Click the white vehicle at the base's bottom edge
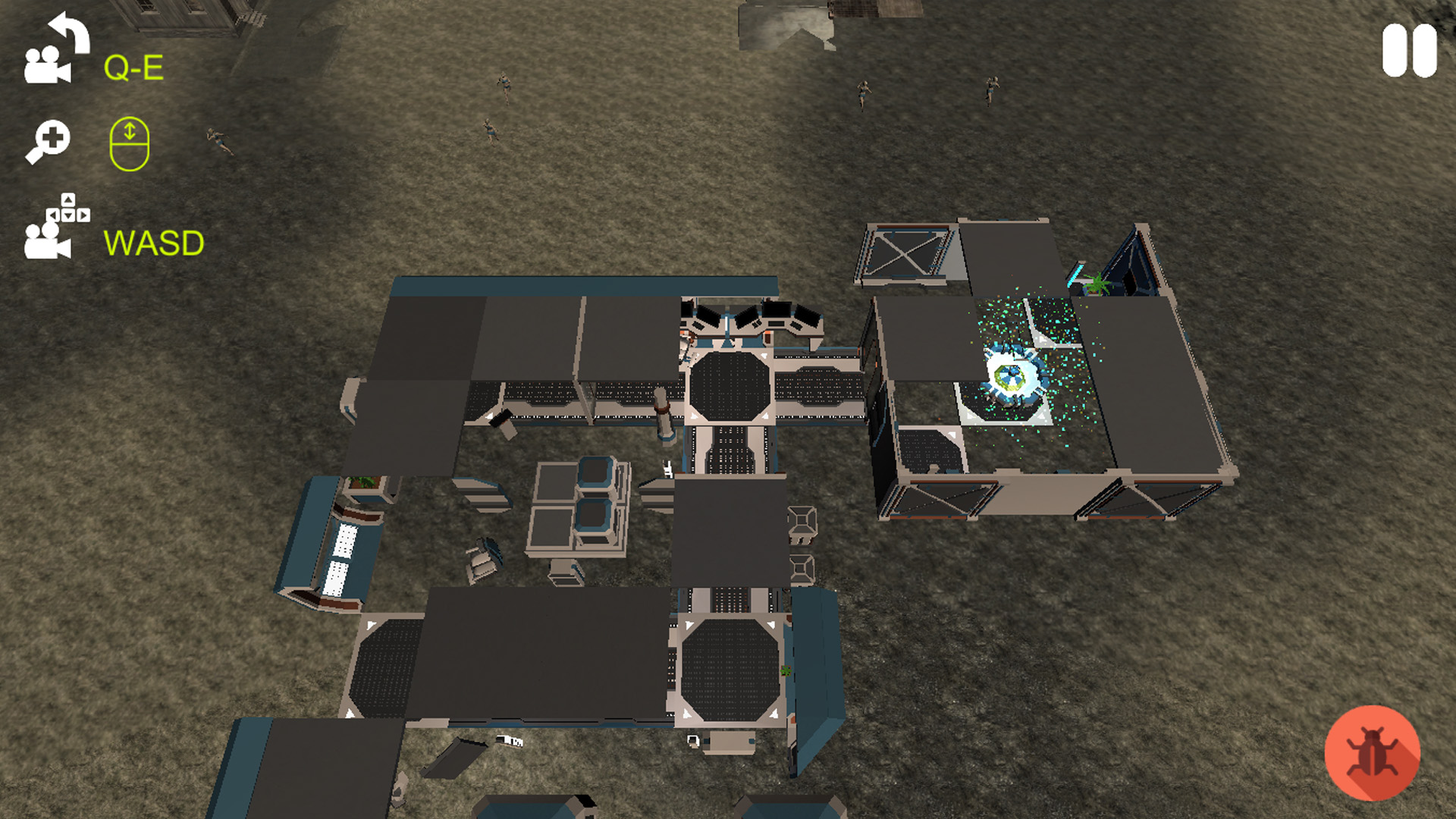Image resolution: width=1456 pixels, height=819 pixels. click(510, 742)
